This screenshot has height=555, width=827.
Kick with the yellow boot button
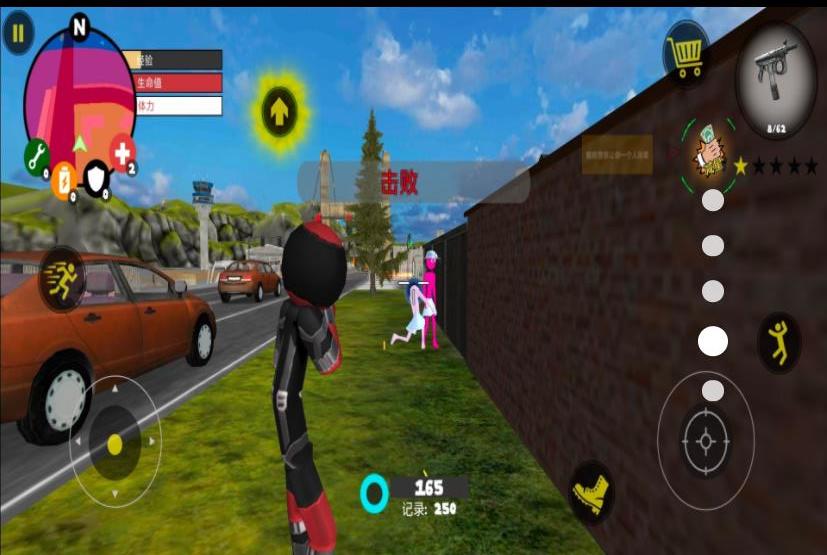point(591,493)
